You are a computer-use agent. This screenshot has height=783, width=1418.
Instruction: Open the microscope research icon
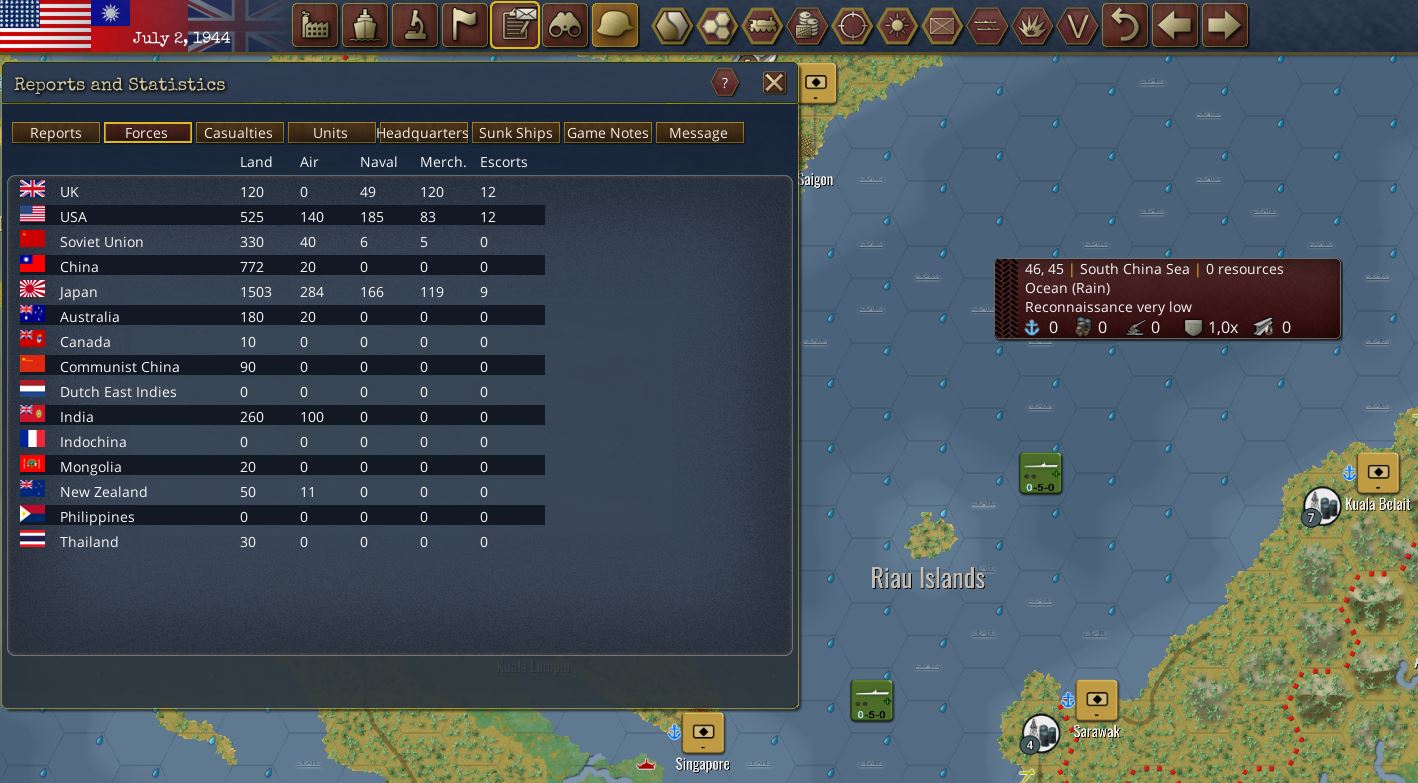tap(415, 26)
